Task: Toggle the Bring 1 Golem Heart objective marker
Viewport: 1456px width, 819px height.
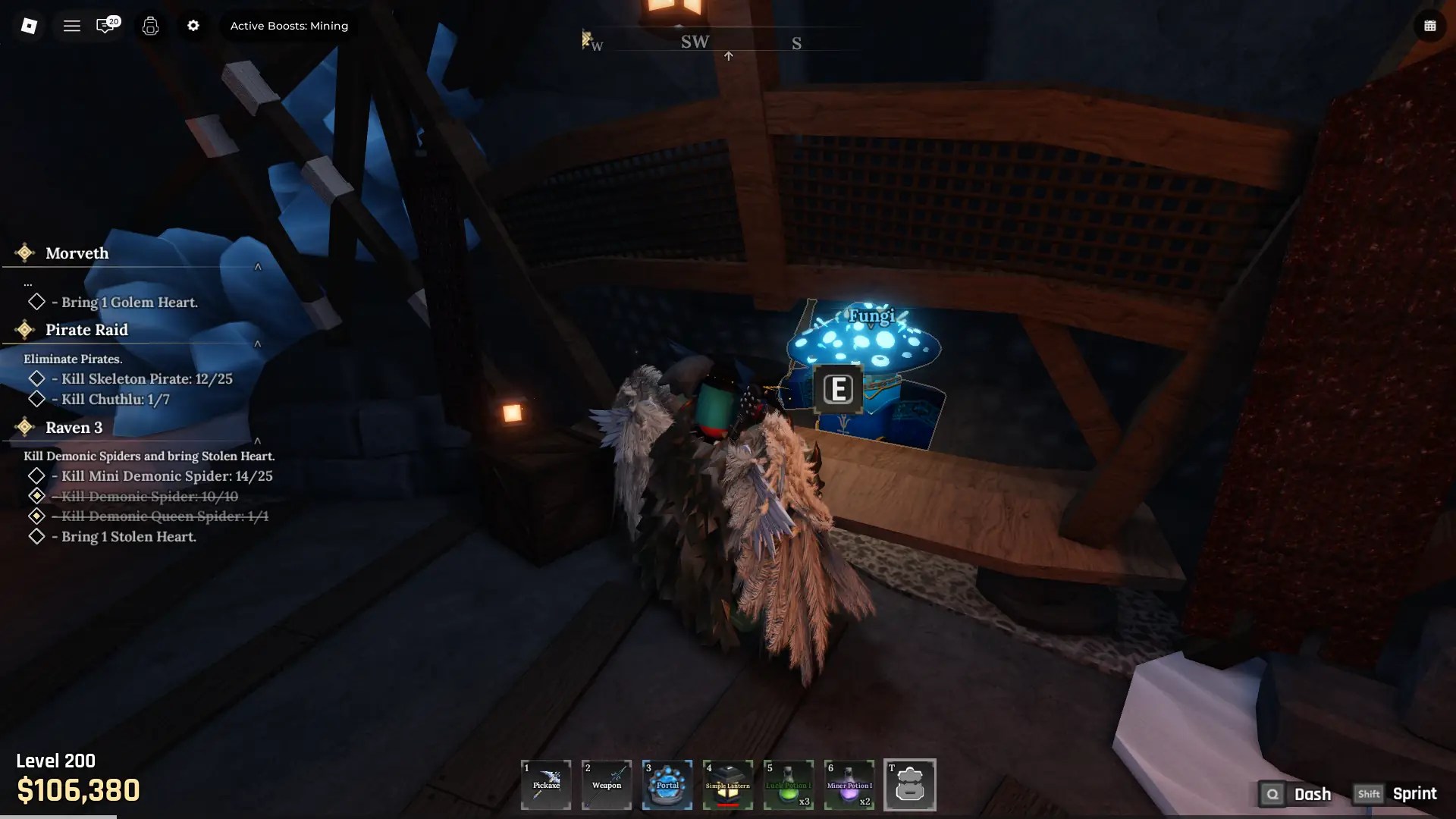Action: [x=36, y=302]
